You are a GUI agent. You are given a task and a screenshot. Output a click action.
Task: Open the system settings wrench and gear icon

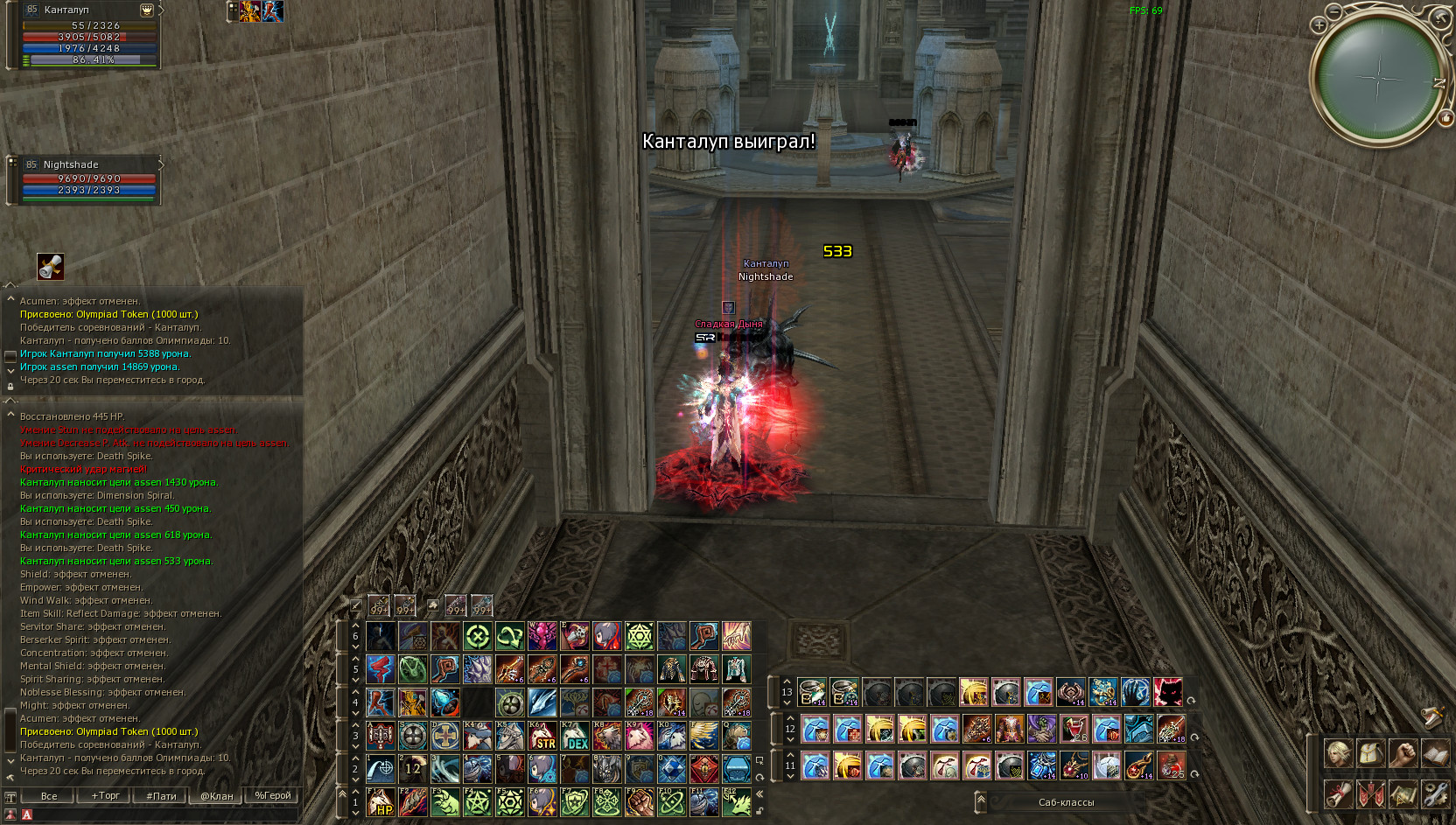1435,794
